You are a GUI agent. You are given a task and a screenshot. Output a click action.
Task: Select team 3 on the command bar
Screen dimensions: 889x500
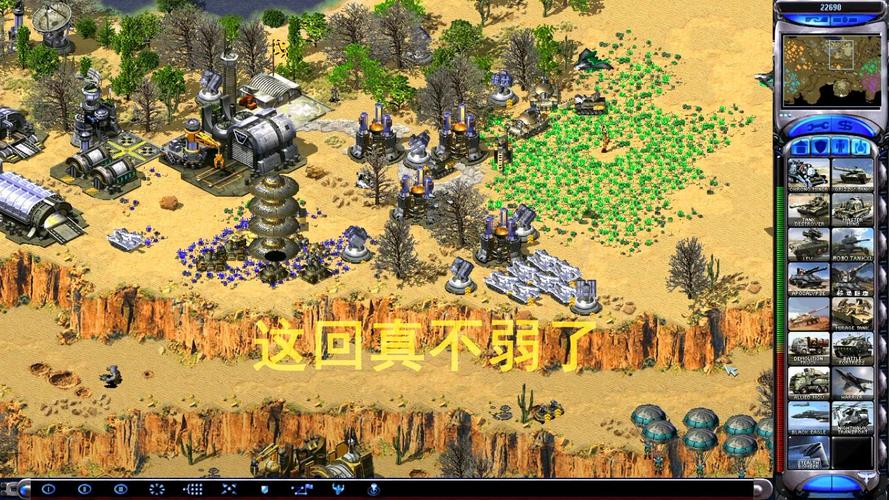click(121, 489)
